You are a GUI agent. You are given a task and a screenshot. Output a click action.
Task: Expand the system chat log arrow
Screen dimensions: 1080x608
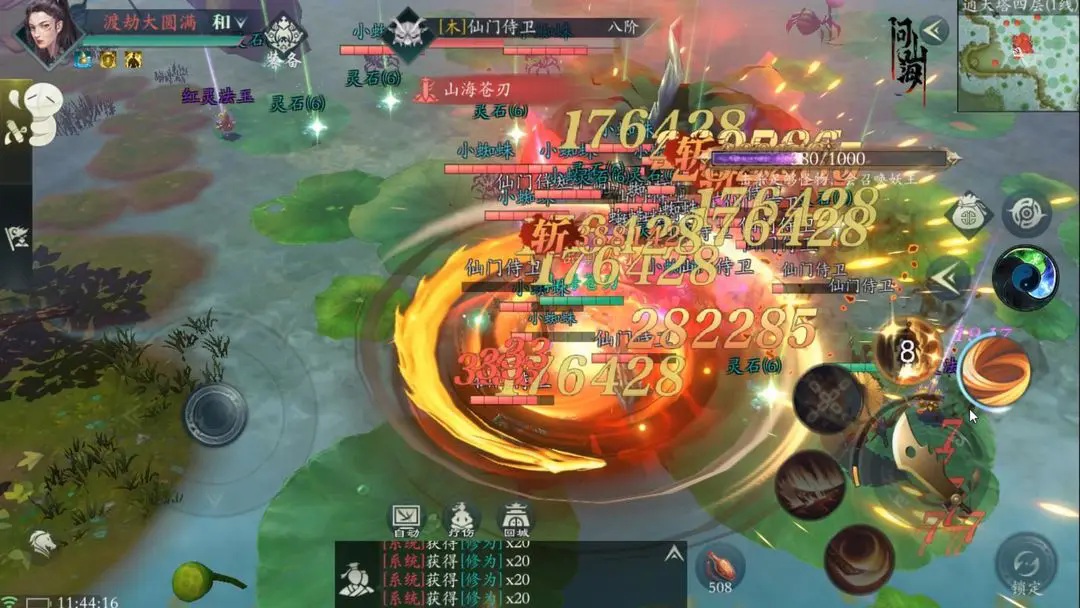coord(675,553)
